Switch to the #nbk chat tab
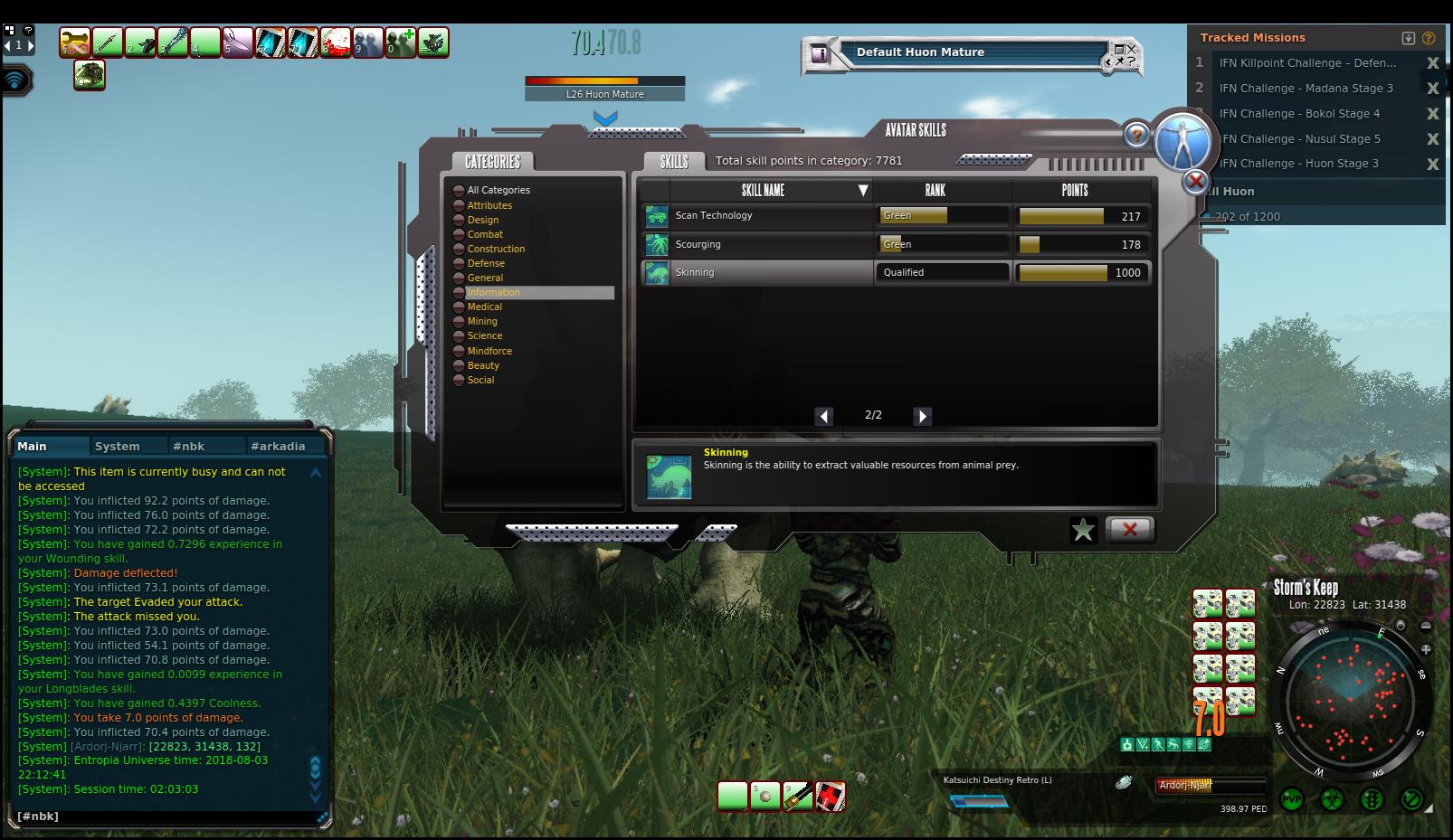1453x840 pixels. [x=189, y=446]
